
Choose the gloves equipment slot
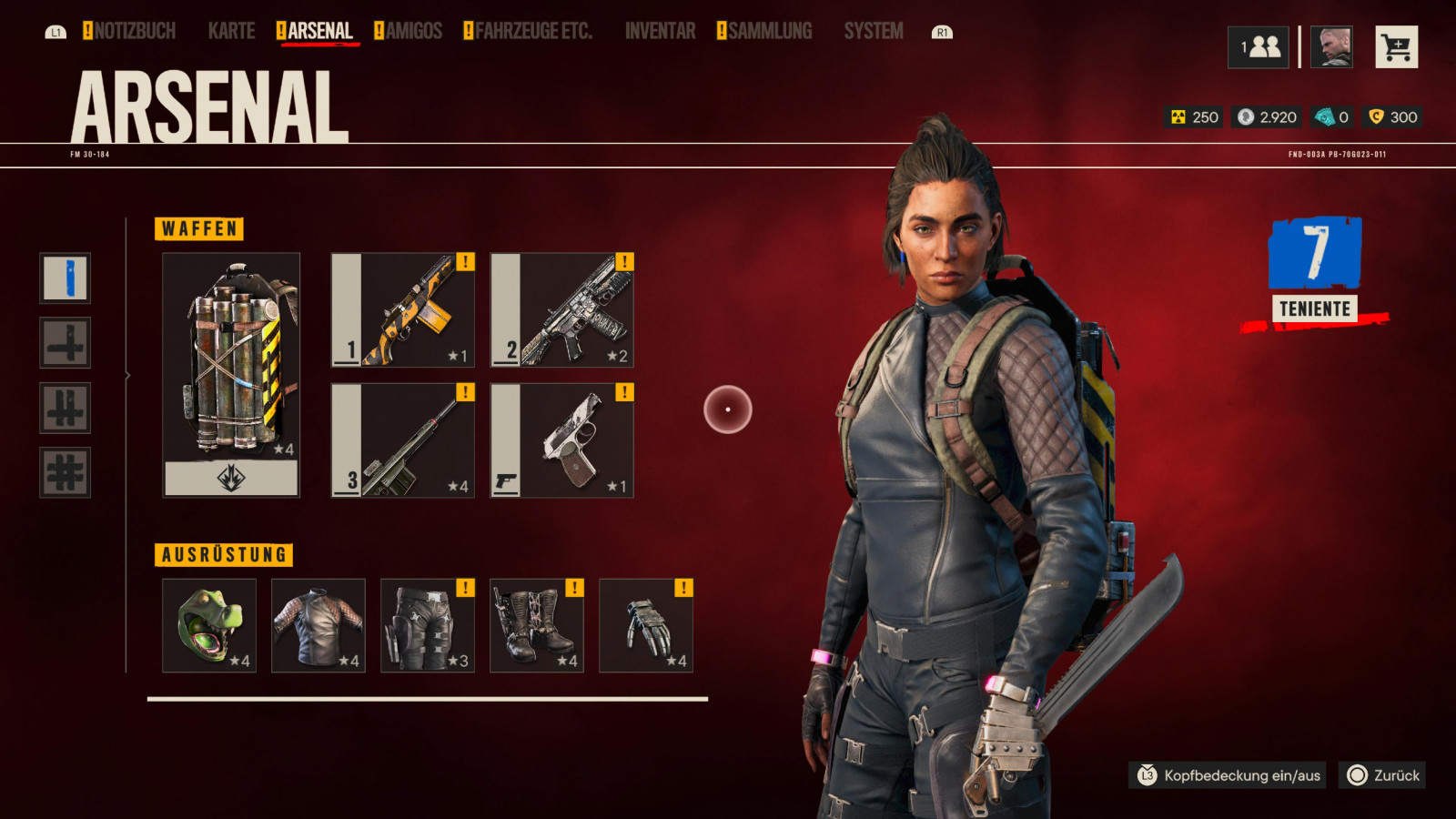pos(646,626)
